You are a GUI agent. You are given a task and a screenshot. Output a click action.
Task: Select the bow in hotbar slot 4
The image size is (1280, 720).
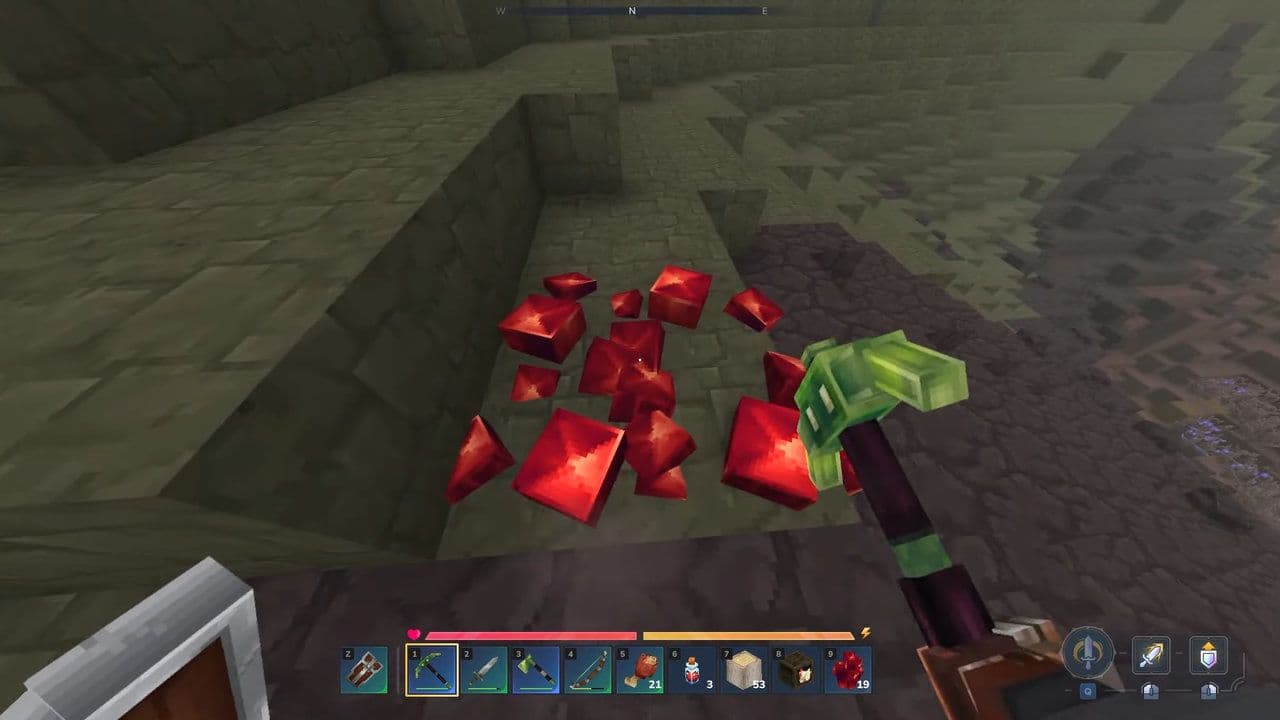click(x=589, y=668)
